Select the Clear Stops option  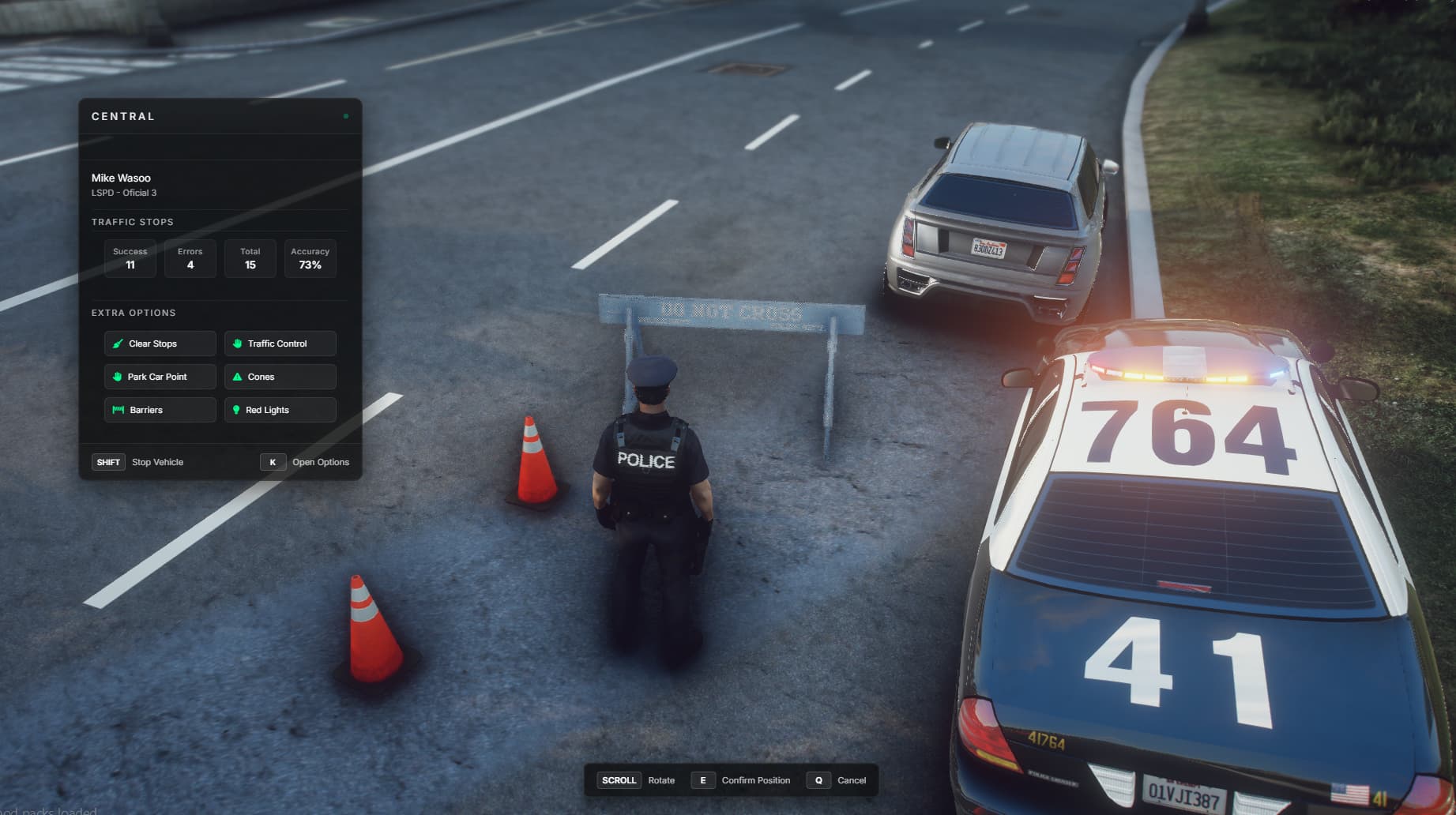(160, 344)
